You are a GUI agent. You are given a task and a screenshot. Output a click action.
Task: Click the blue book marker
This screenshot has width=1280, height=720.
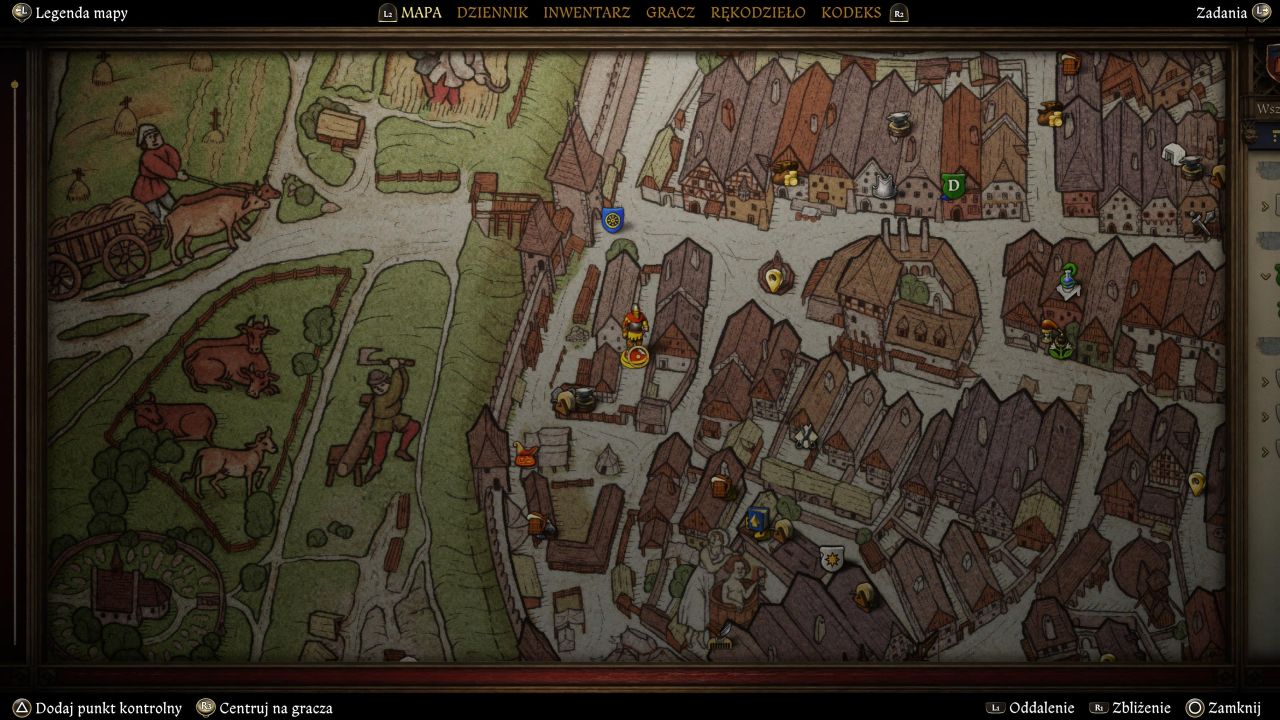click(757, 520)
